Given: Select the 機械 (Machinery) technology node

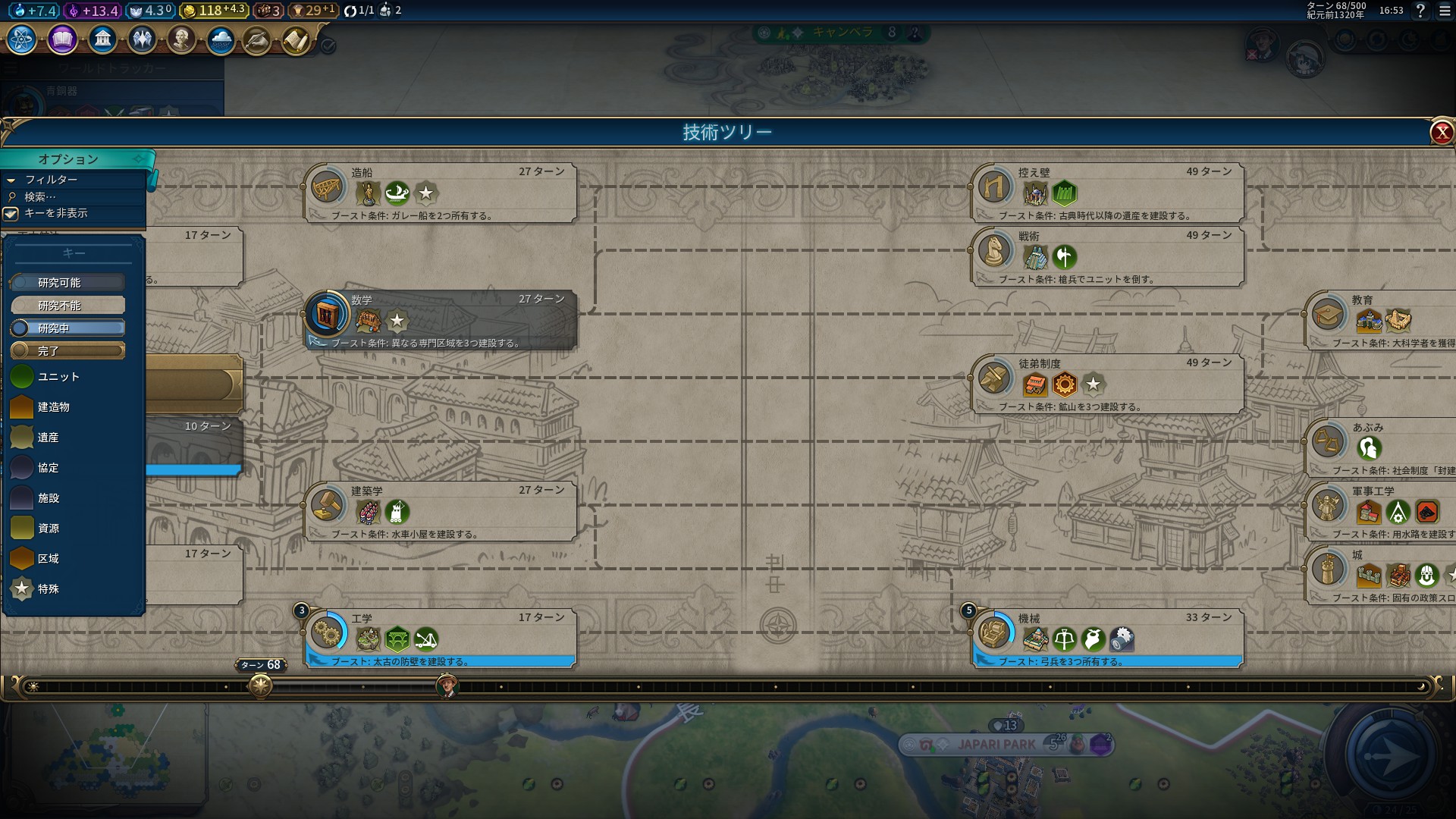Looking at the screenshot, I should tap(1107, 639).
